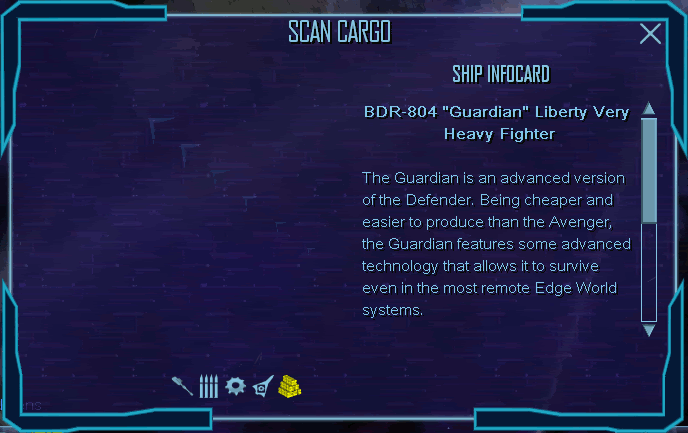Screen dimensions: 688x433
Task: Open the equipment category with the gear icon
Action: tap(235, 386)
